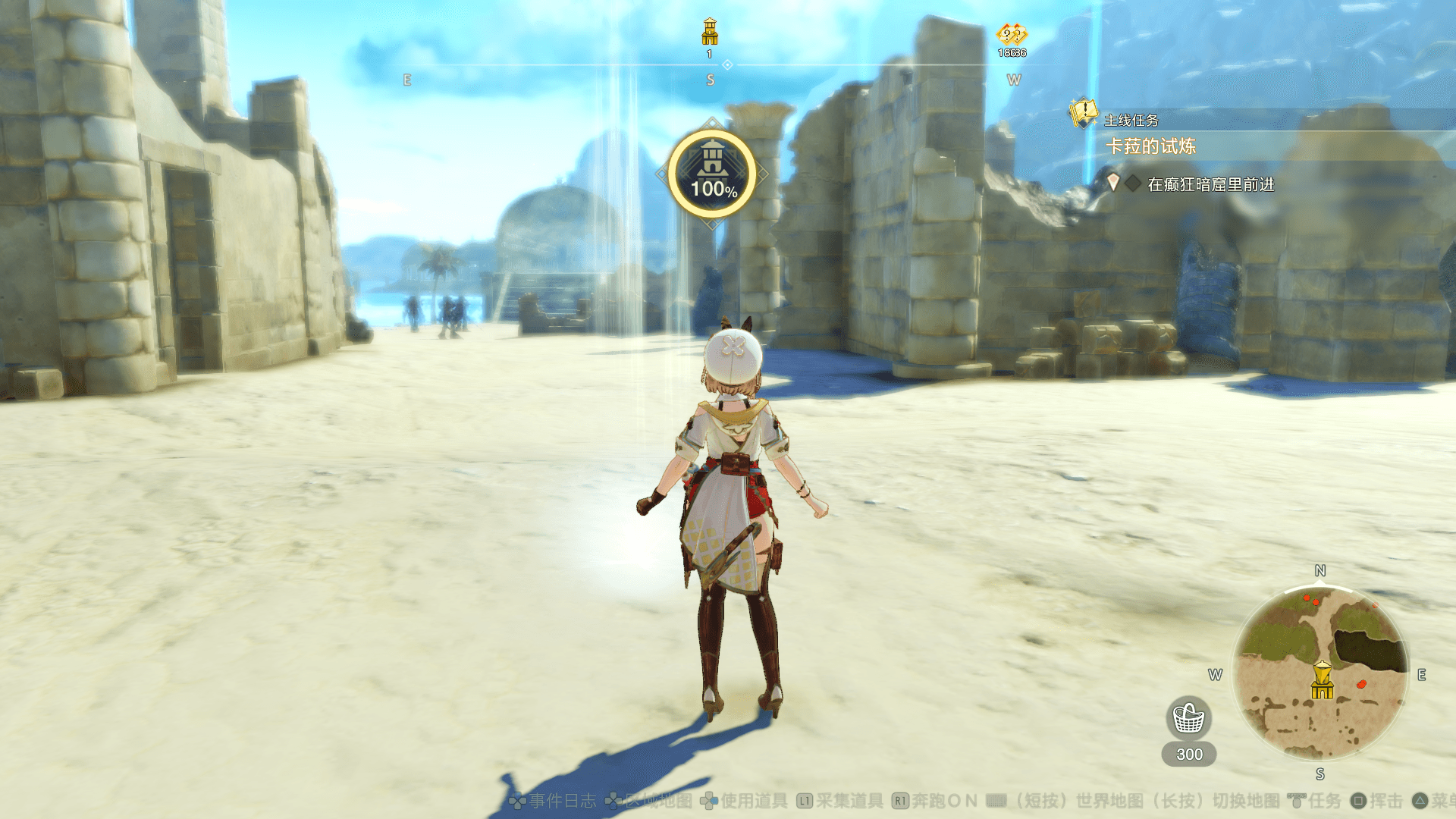The width and height of the screenshot is (1456, 819).
Task: Open the gathering basket icon
Action: tap(1188, 717)
